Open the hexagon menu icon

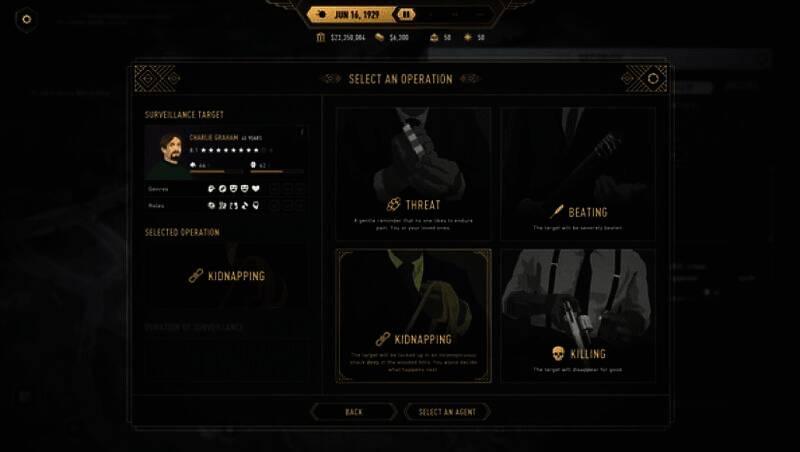coord(26,18)
